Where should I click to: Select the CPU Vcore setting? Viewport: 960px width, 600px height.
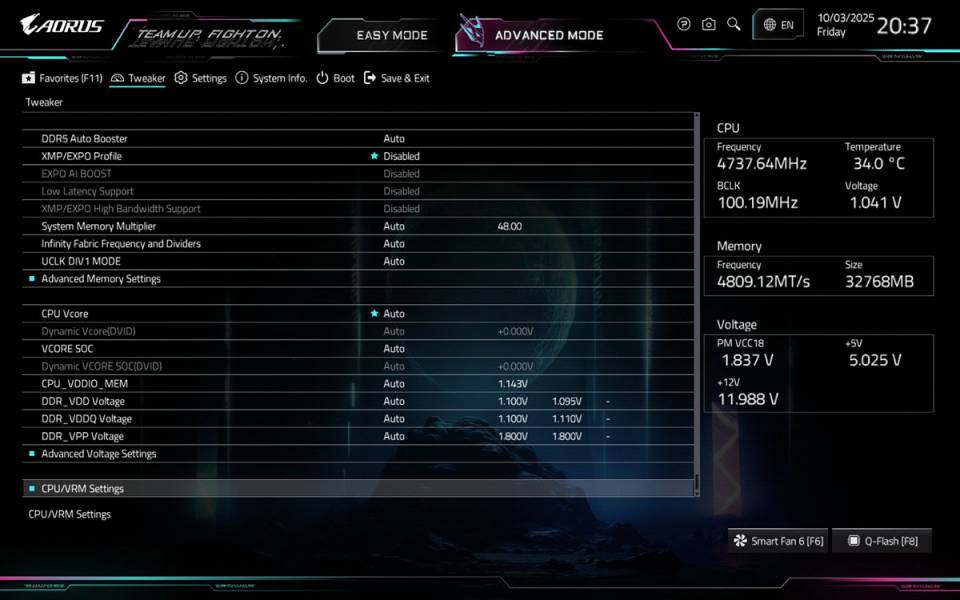(65, 314)
